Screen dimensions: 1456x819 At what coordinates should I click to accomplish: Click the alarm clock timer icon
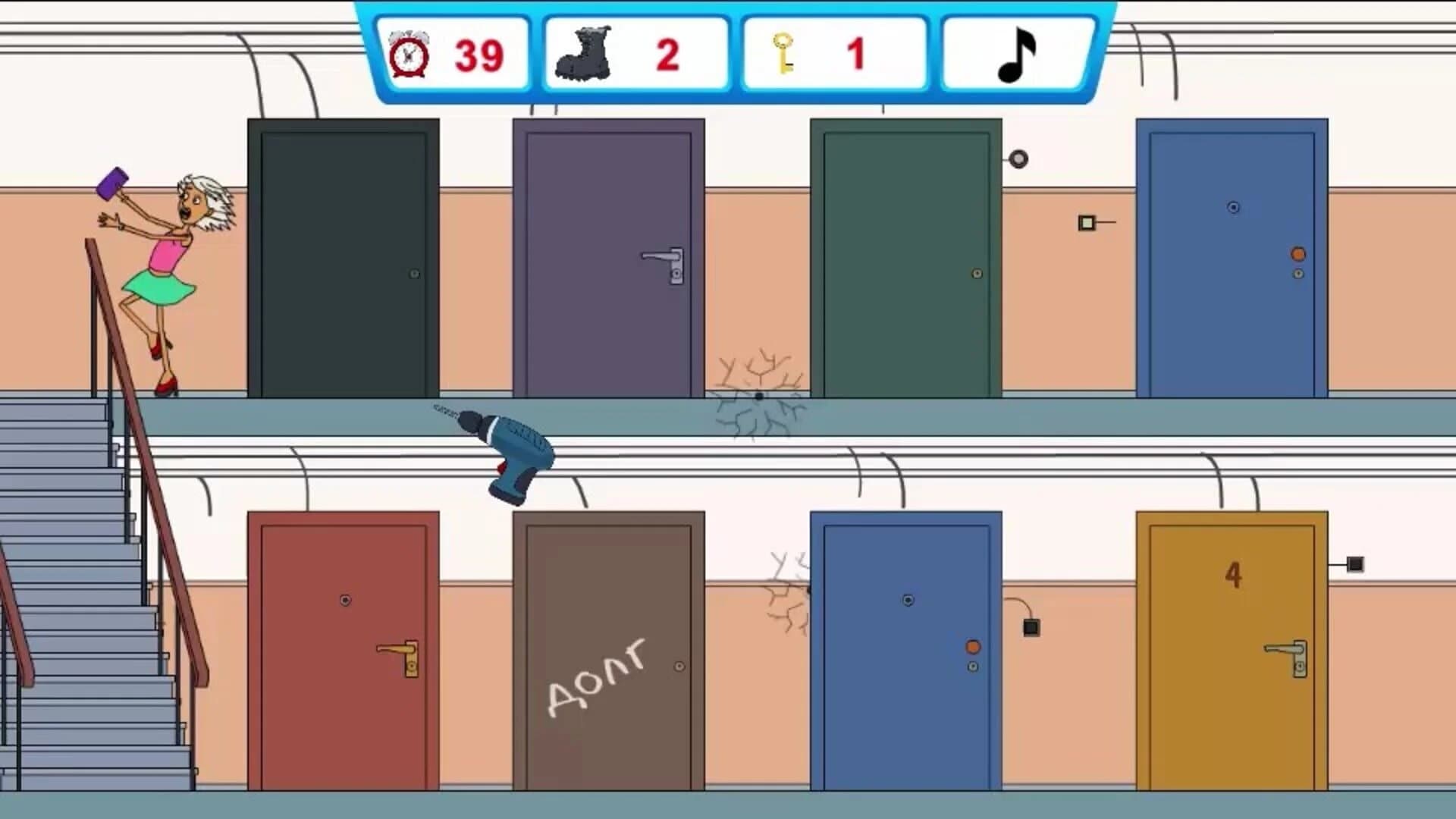pyautogui.click(x=408, y=53)
